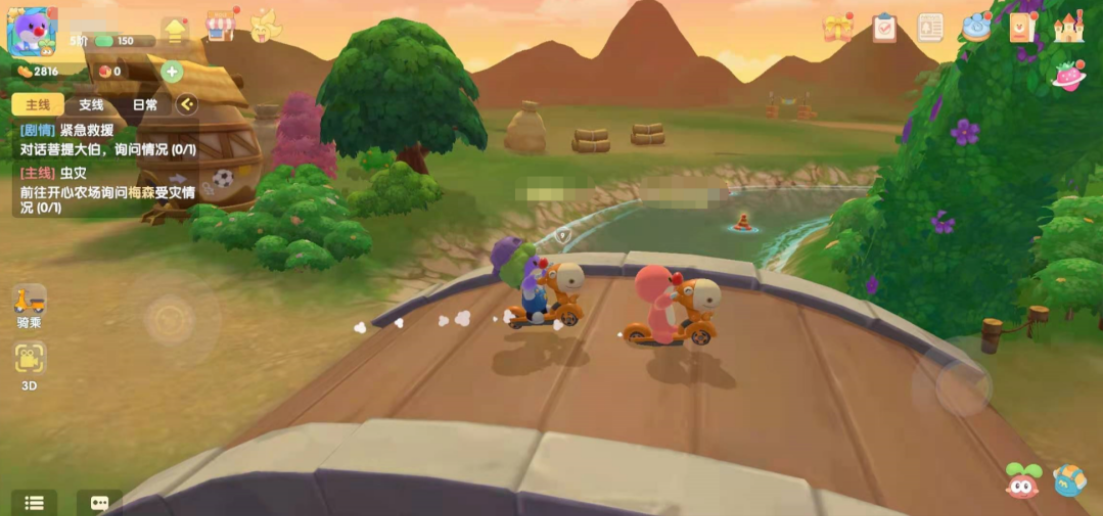The height and width of the screenshot is (516, 1103).
Task: Open the orange book icon
Action: pyautogui.click(x=1022, y=28)
